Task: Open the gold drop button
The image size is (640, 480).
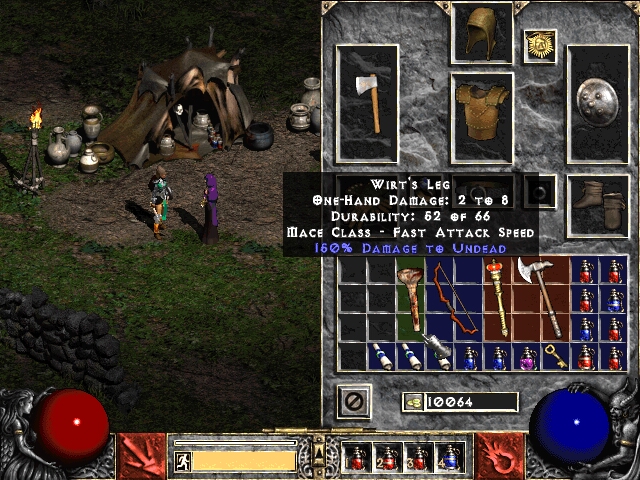Action: 412,402
